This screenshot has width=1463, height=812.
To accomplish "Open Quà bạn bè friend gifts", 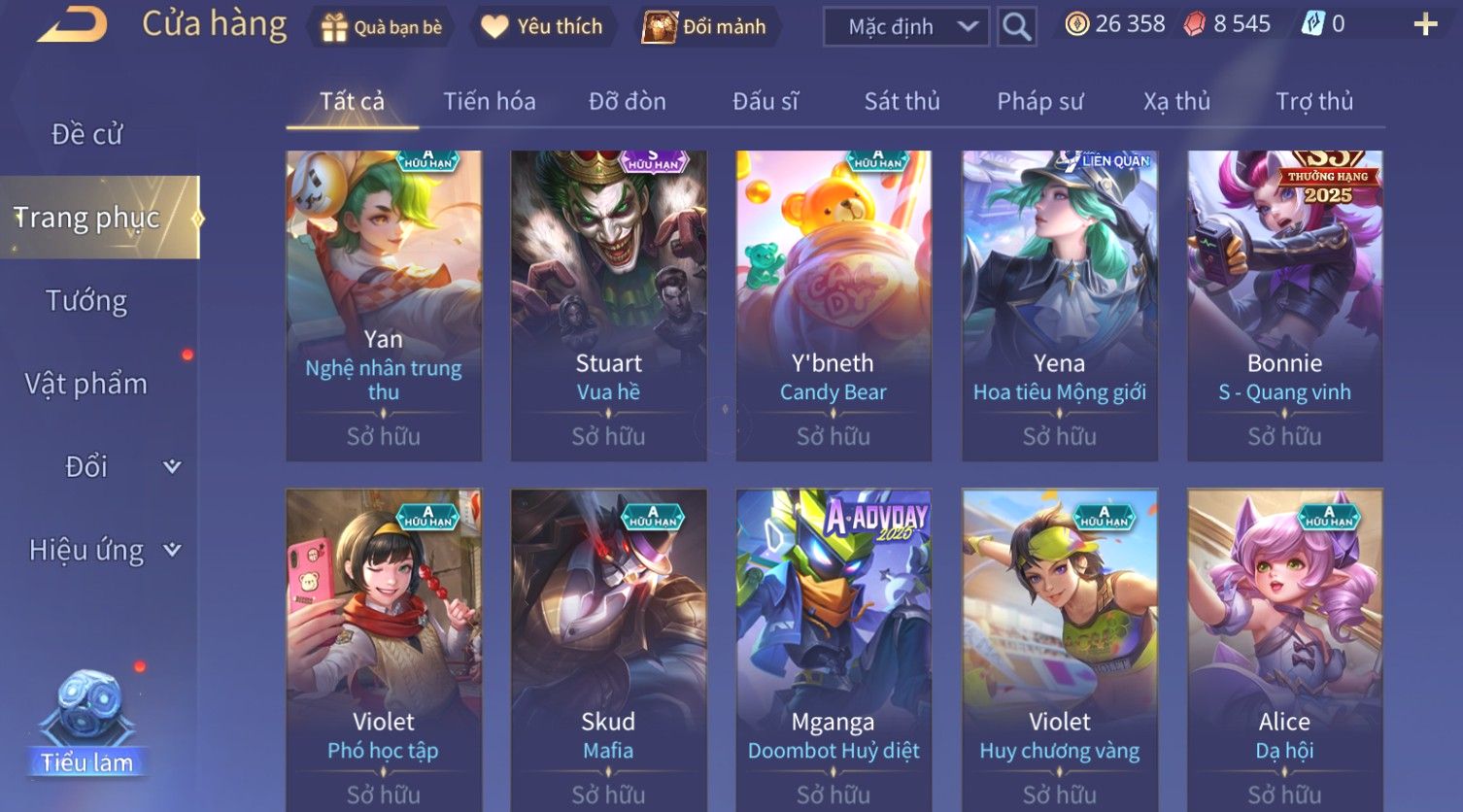I will 382,26.
